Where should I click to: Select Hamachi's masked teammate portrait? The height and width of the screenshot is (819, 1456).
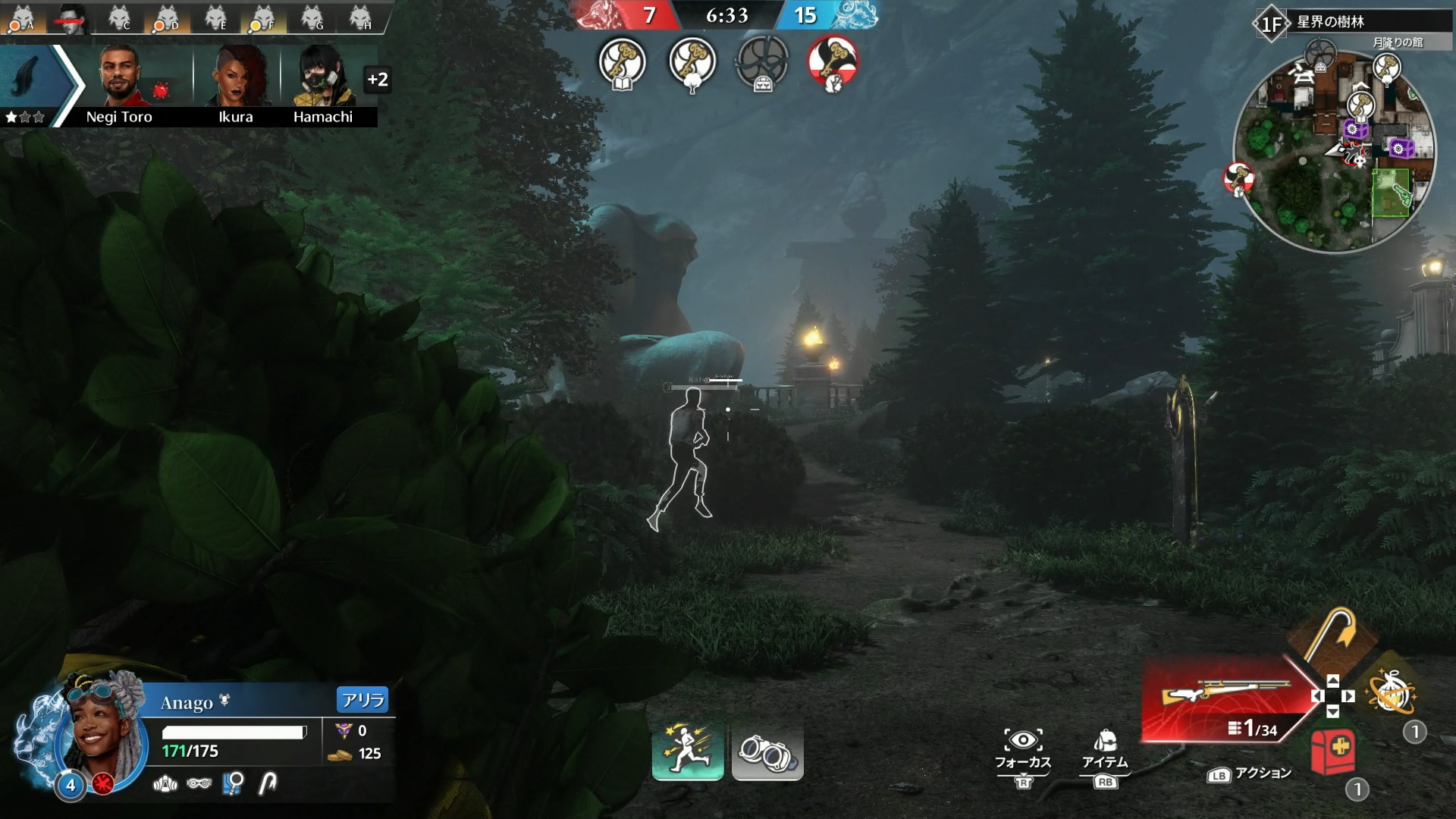pos(323,77)
